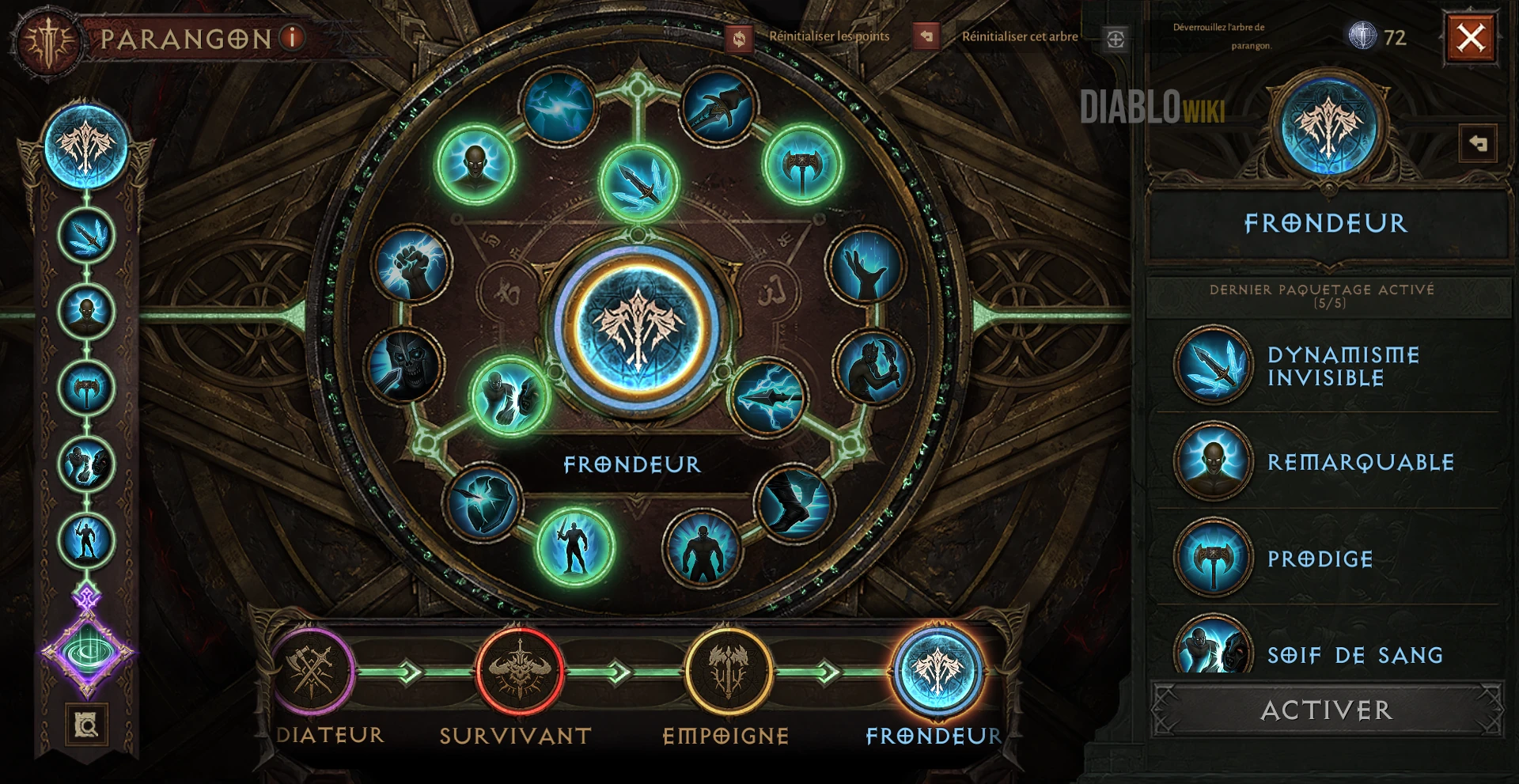Switch to the Empoigne paragon tree

pos(727,672)
